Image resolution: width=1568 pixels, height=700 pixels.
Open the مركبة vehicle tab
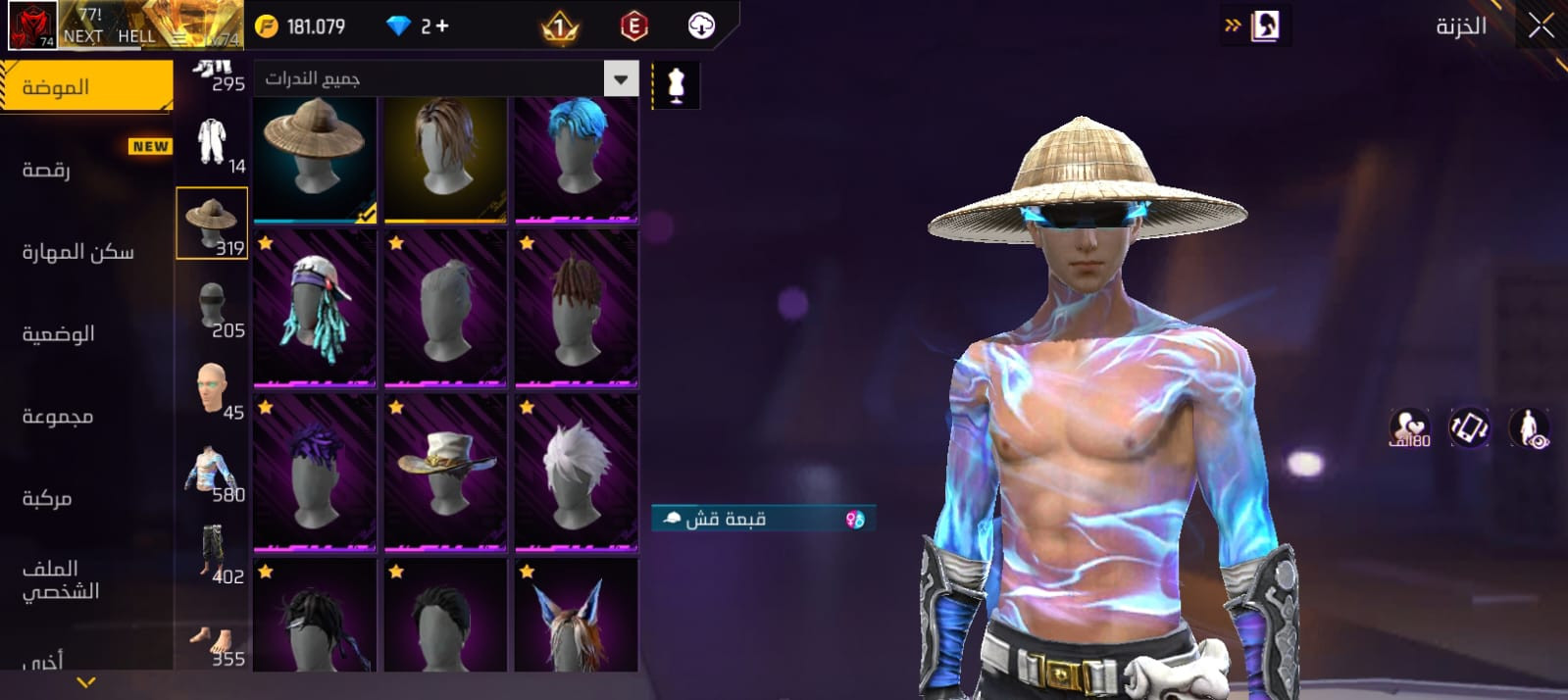point(46,499)
